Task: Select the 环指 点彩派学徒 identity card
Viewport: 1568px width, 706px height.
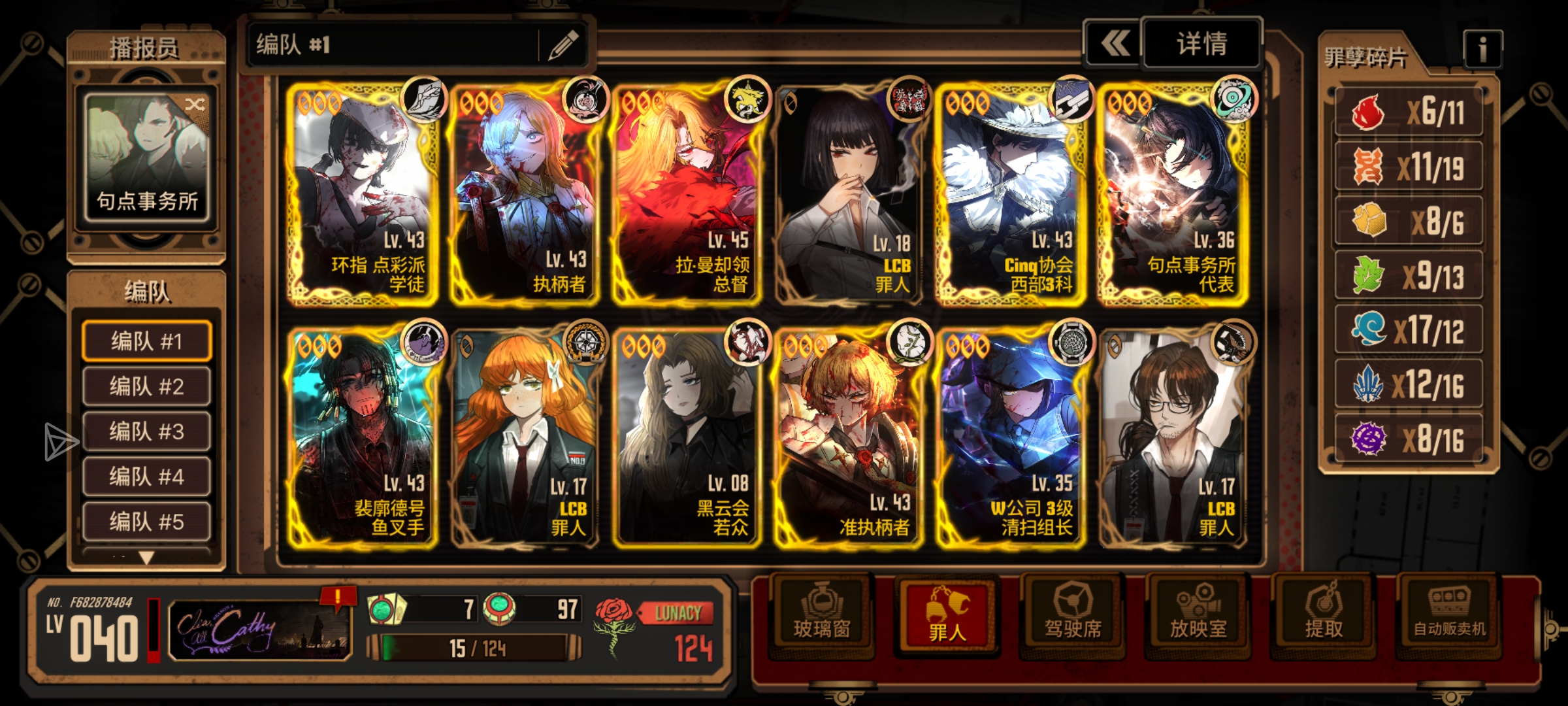Action: coord(363,193)
